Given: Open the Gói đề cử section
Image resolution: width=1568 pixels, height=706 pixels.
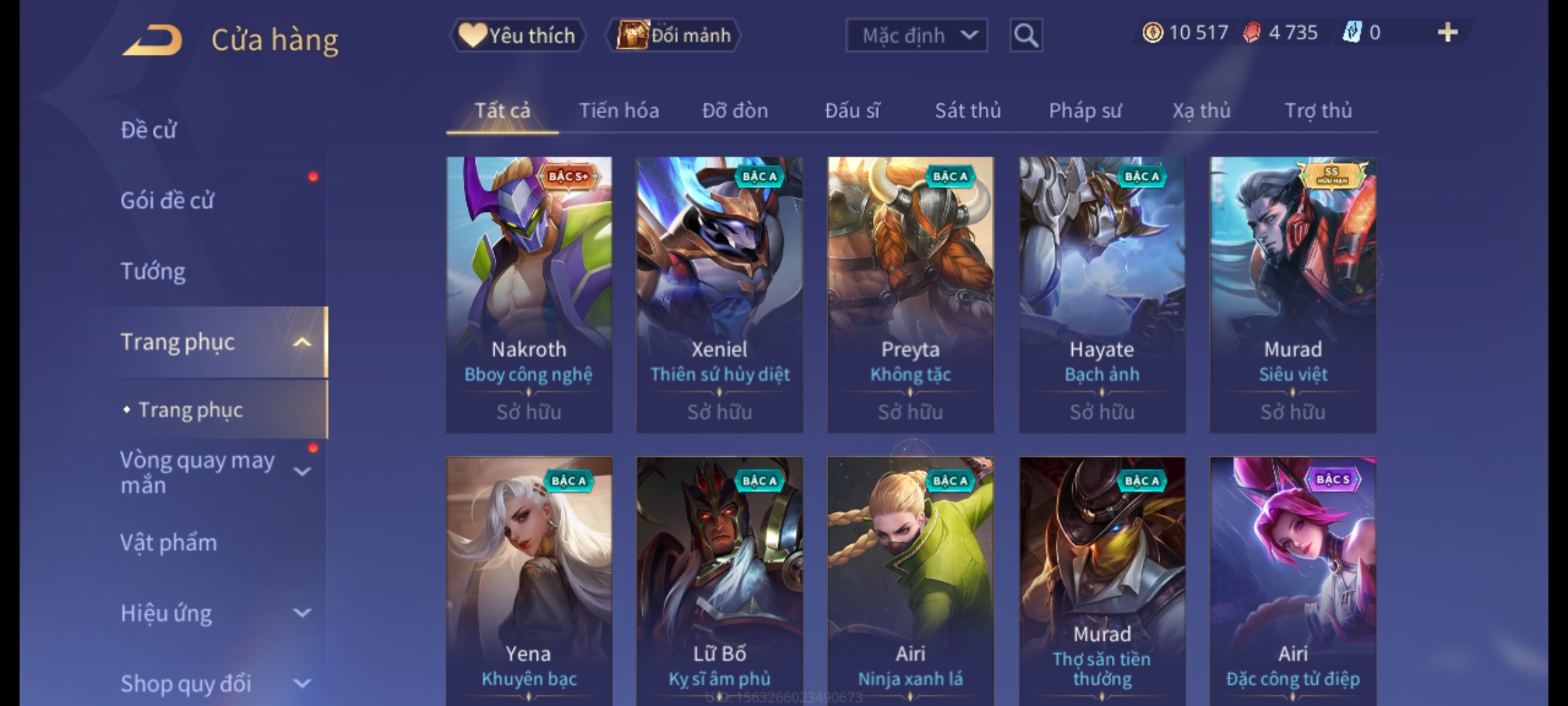Looking at the screenshot, I should 167,200.
